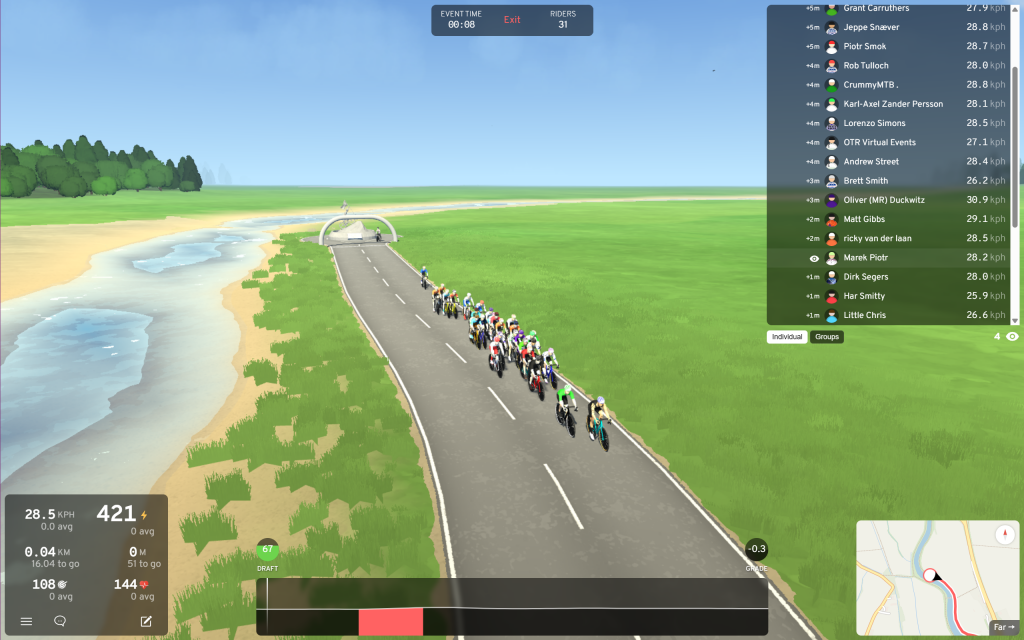Open the hamburger menu in the stats panel
The image size is (1024, 640).
27,621
